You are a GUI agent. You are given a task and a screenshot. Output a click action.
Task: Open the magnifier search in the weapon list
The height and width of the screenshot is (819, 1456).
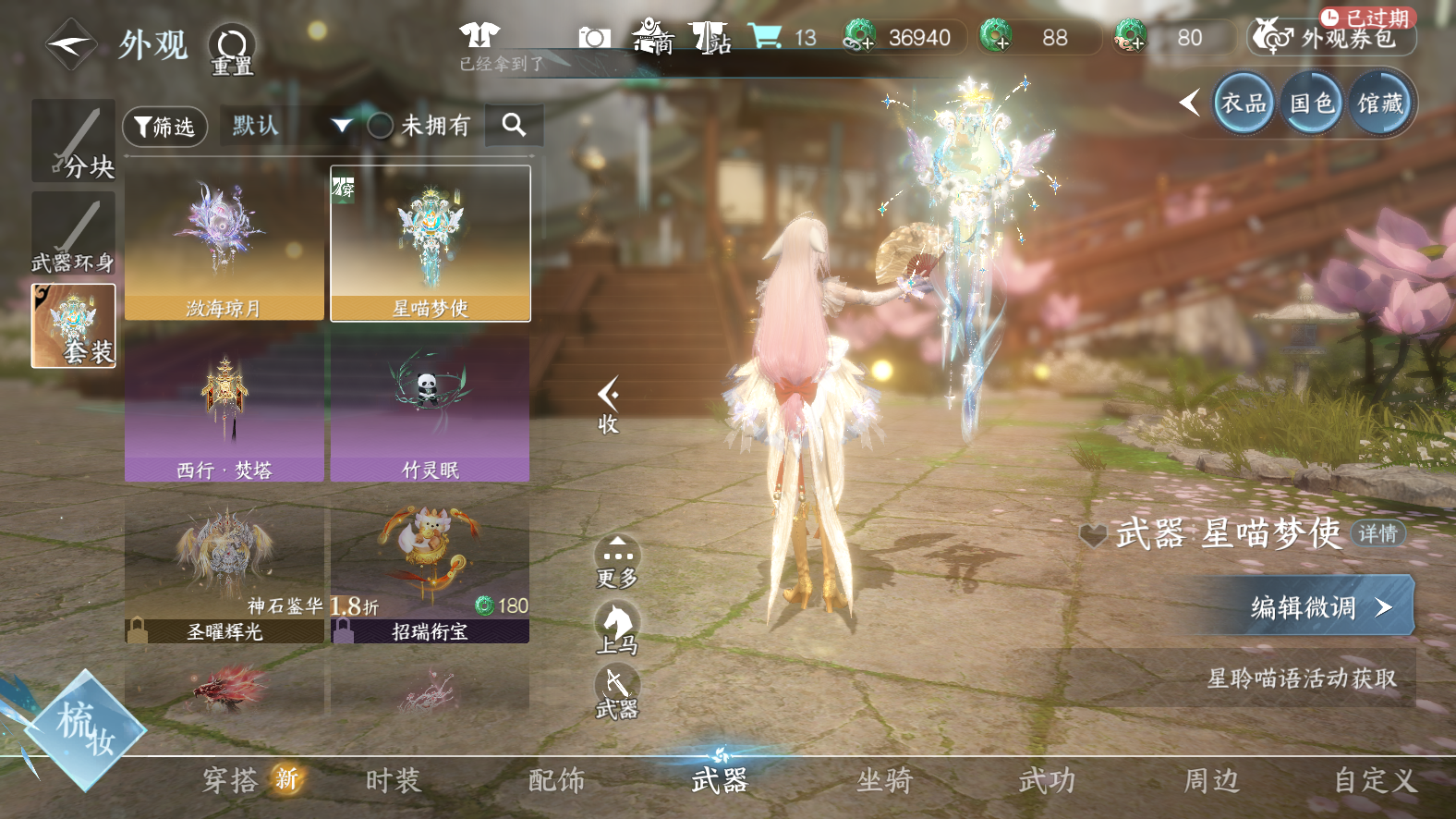515,125
